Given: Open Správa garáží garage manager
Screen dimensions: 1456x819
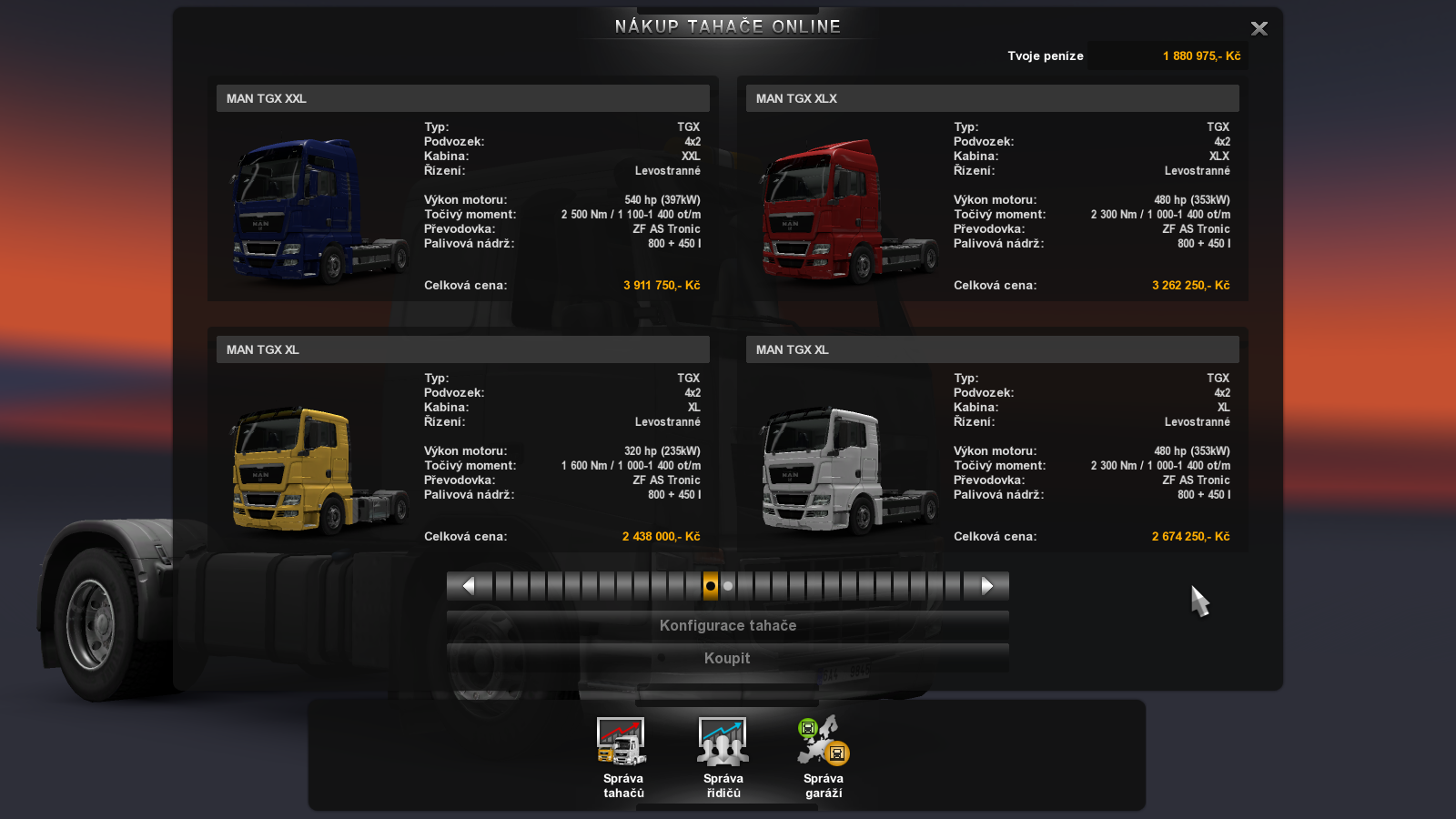Looking at the screenshot, I should 824,756.
